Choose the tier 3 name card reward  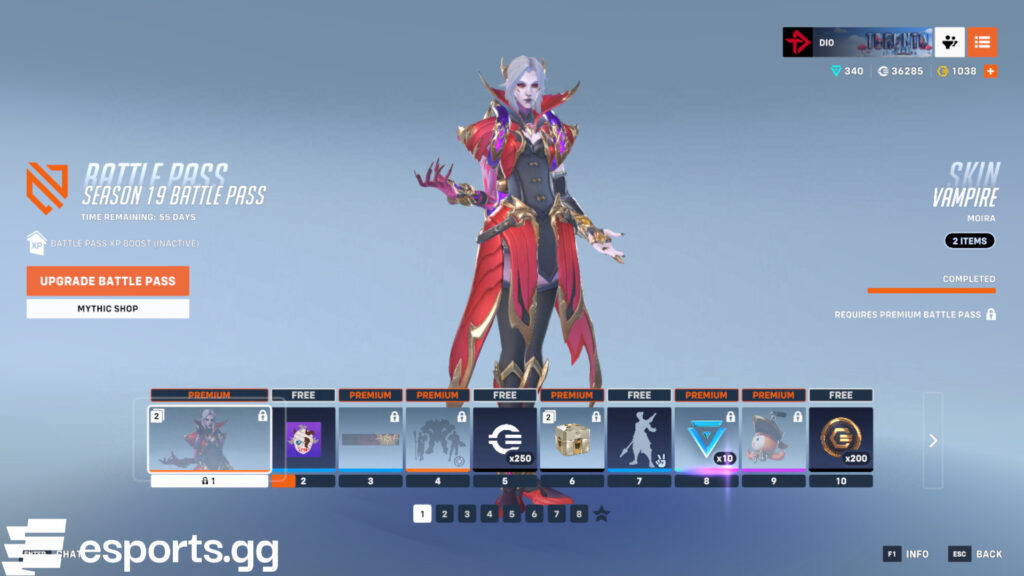coord(371,438)
